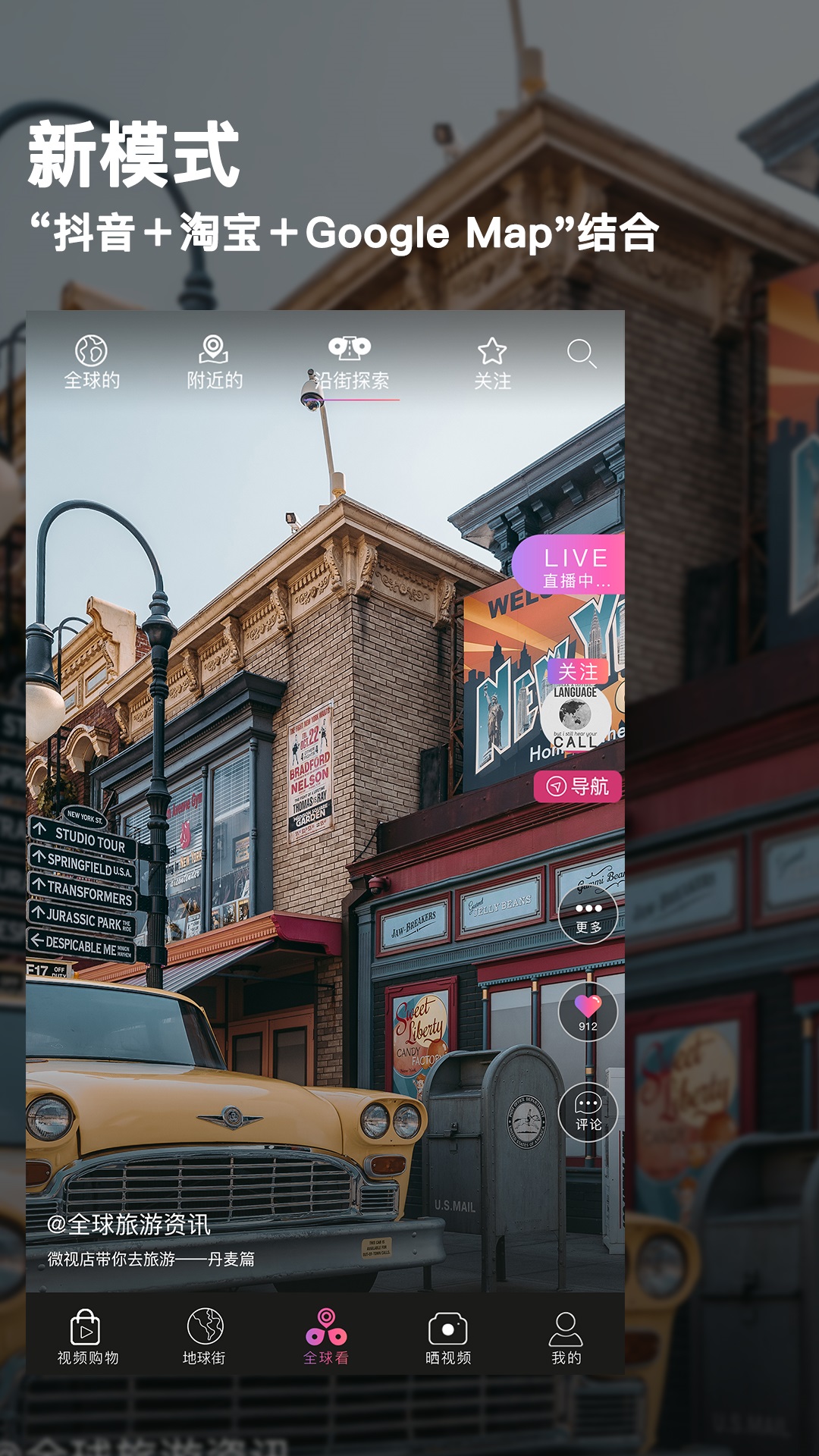The width and height of the screenshot is (819, 1456).
Task: Tap the creator's round avatar thumbnail
Action: pos(575,717)
